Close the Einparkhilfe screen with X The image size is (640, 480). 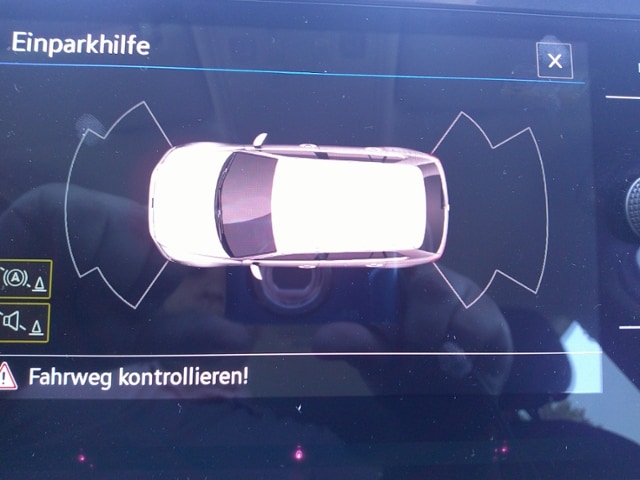(554, 61)
